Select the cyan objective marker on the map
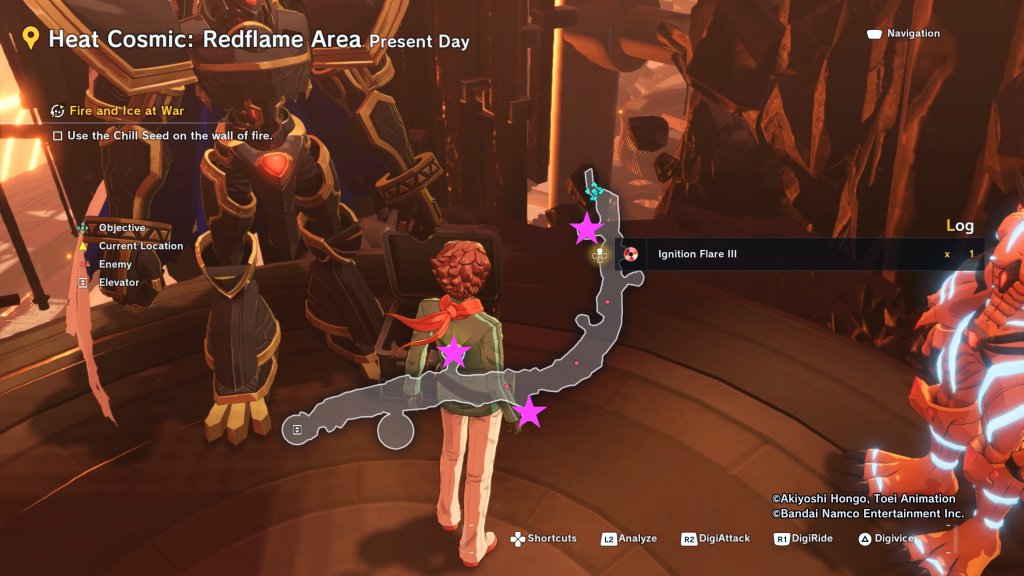Image resolution: width=1024 pixels, height=576 pixels. (594, 191)
